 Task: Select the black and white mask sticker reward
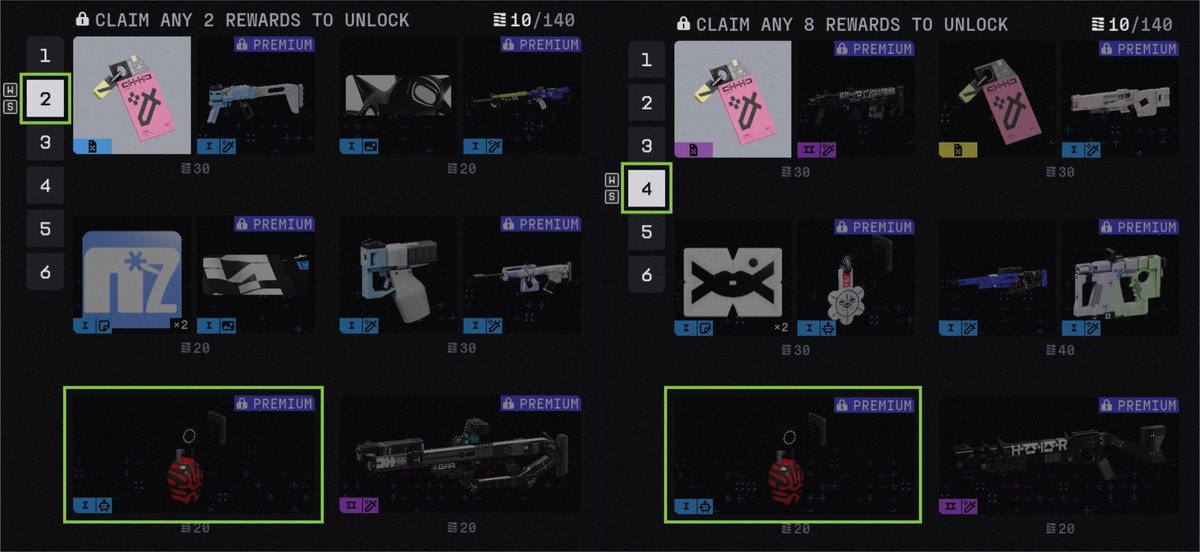point(399,97)
